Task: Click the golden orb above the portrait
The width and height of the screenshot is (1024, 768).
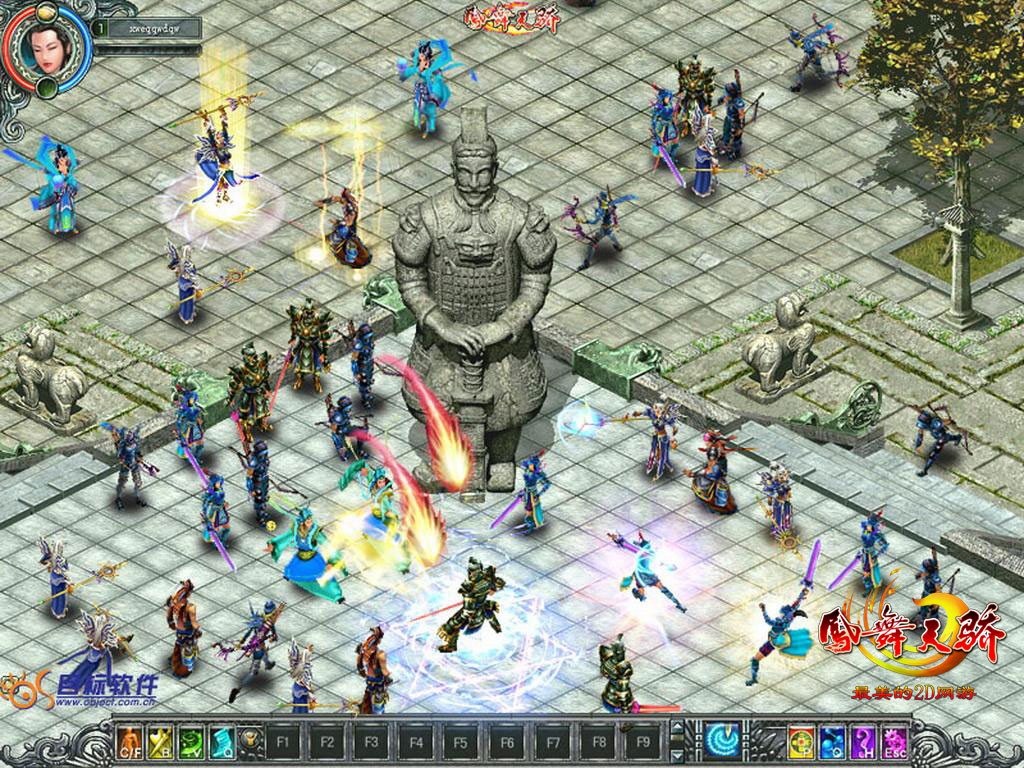Action: (x=47, y=12)
